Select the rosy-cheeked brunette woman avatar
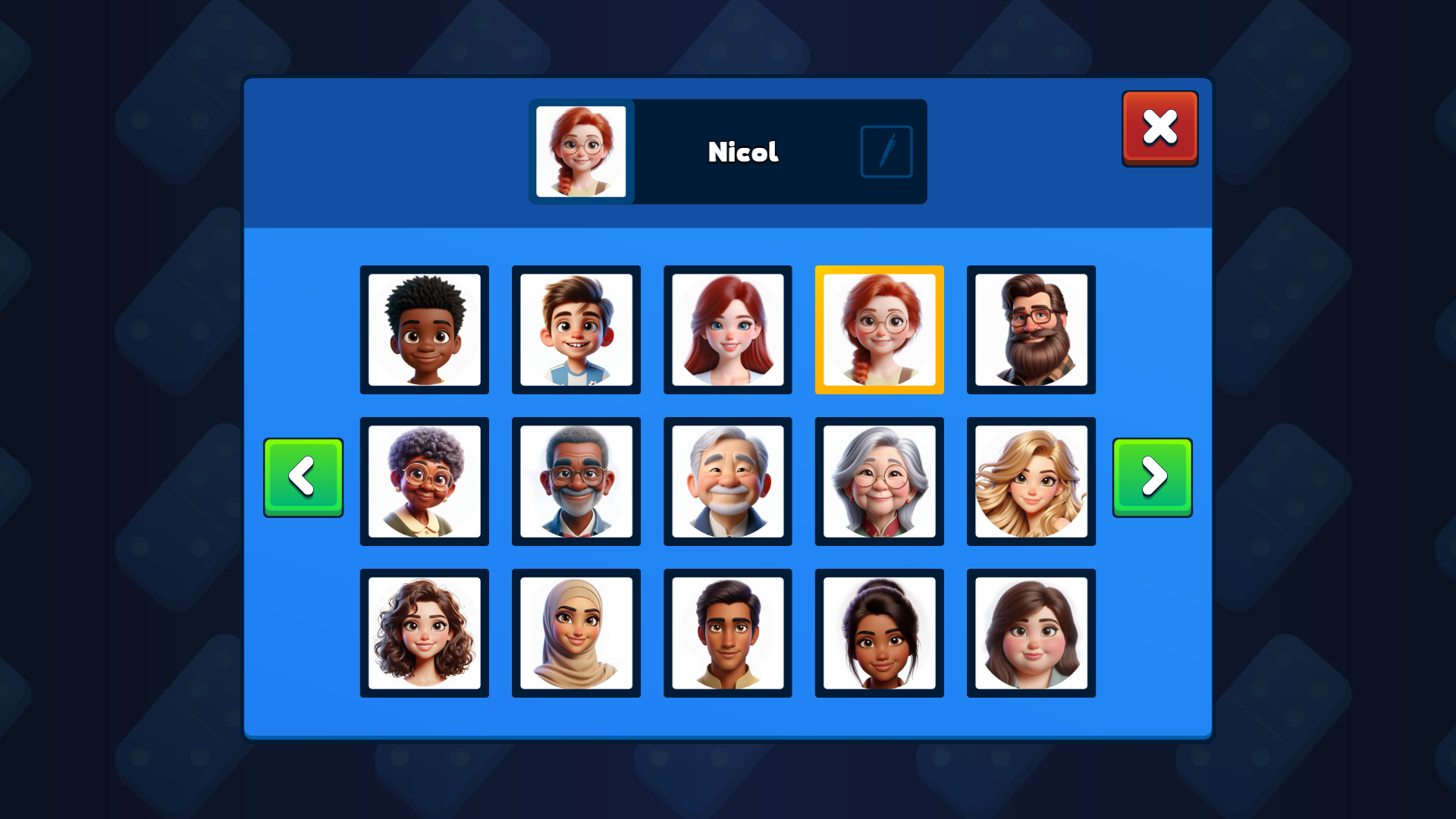Viewport: 1456px width, 819px height. (x=1031, y=633)
